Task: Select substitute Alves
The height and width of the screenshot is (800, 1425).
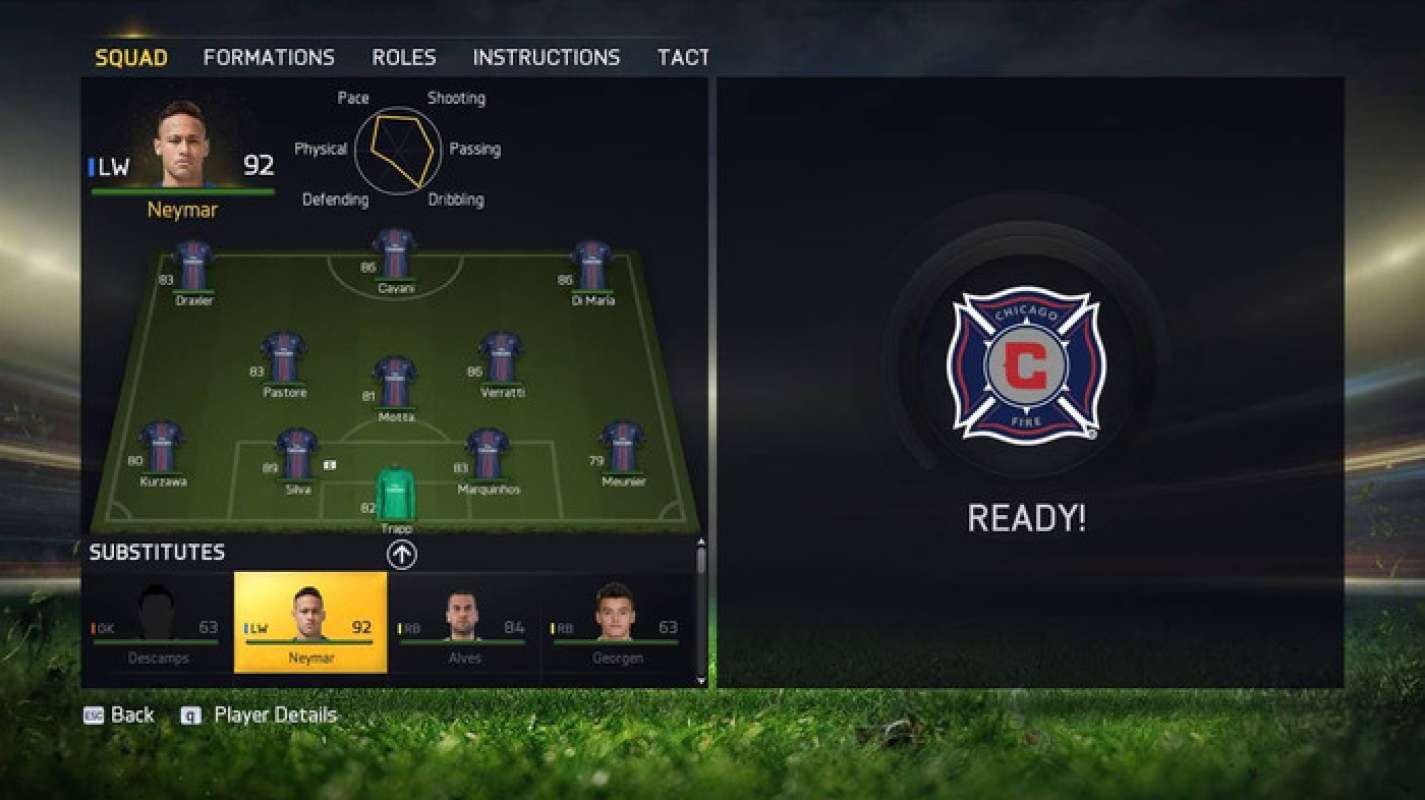Action: coord(464,622)
